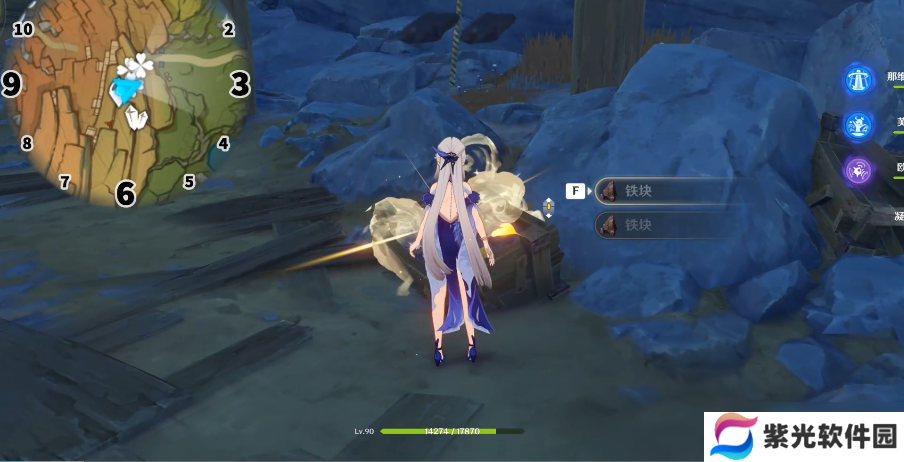The height and width of the screenshot is (462, 904).
Task: Switch to the 那维 party character
Action: [858, 80]
